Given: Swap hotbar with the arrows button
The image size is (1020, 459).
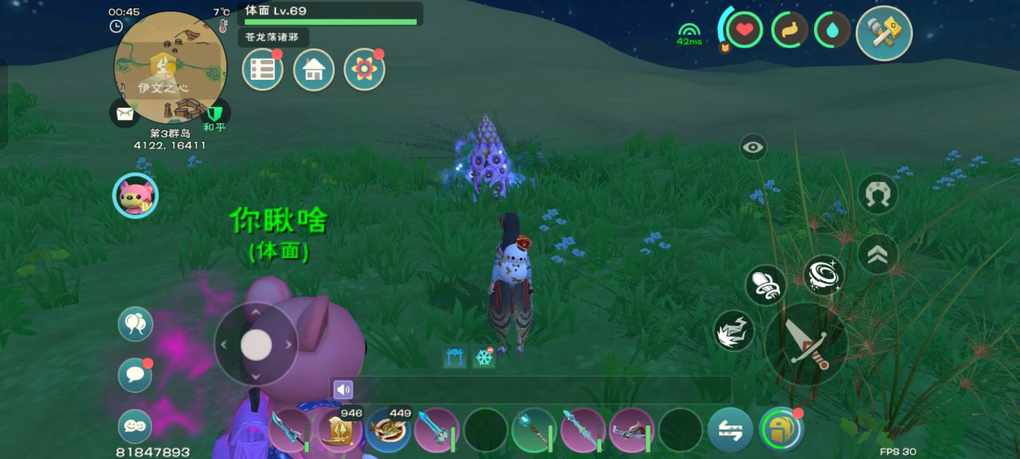Looking at the screenshot, I should tap(730, 431).
